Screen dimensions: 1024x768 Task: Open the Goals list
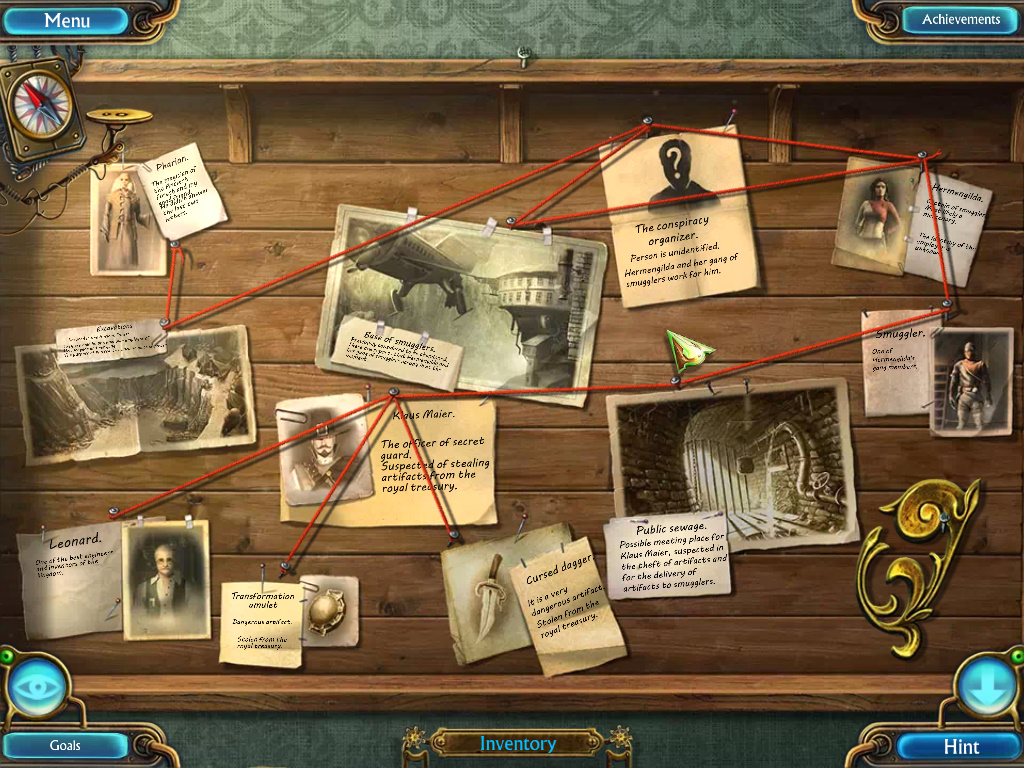(66, 745)
